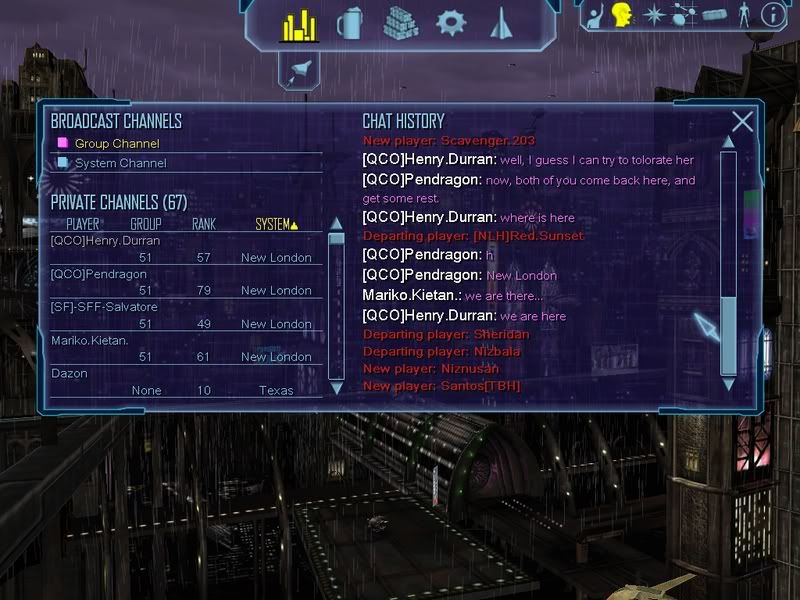Screen dimensions: 800x600
Task: Click the highlighted yellow chat head icon
Action: [x=621, y=14]
